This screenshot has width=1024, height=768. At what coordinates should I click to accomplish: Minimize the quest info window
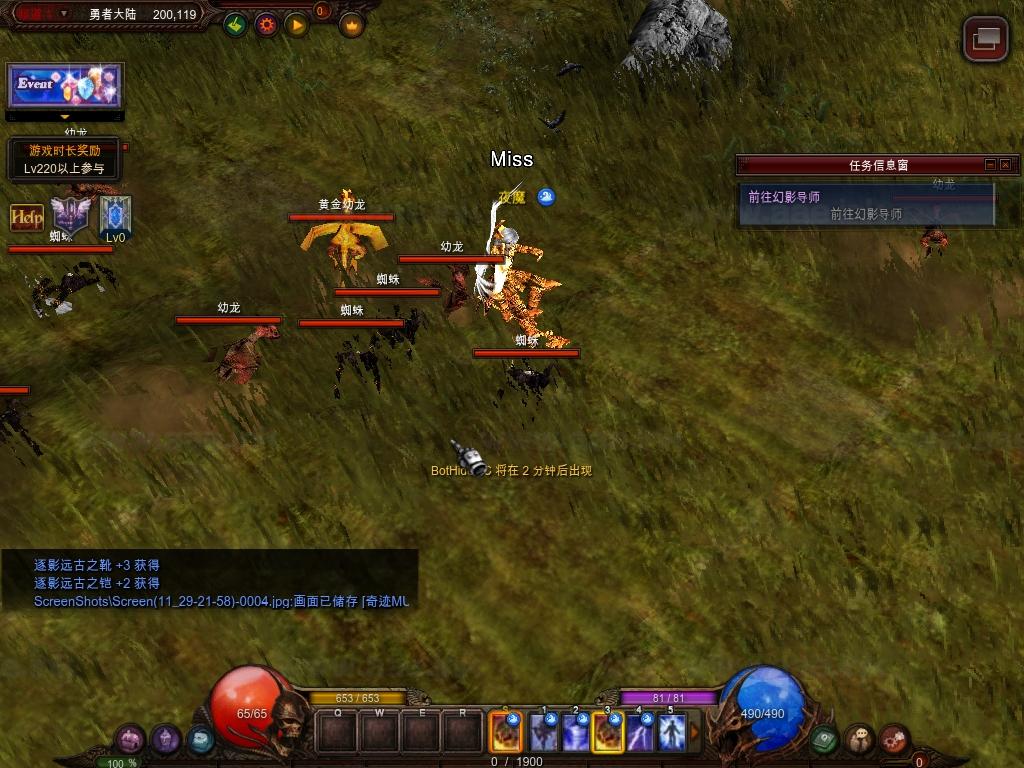click(990, 165)
